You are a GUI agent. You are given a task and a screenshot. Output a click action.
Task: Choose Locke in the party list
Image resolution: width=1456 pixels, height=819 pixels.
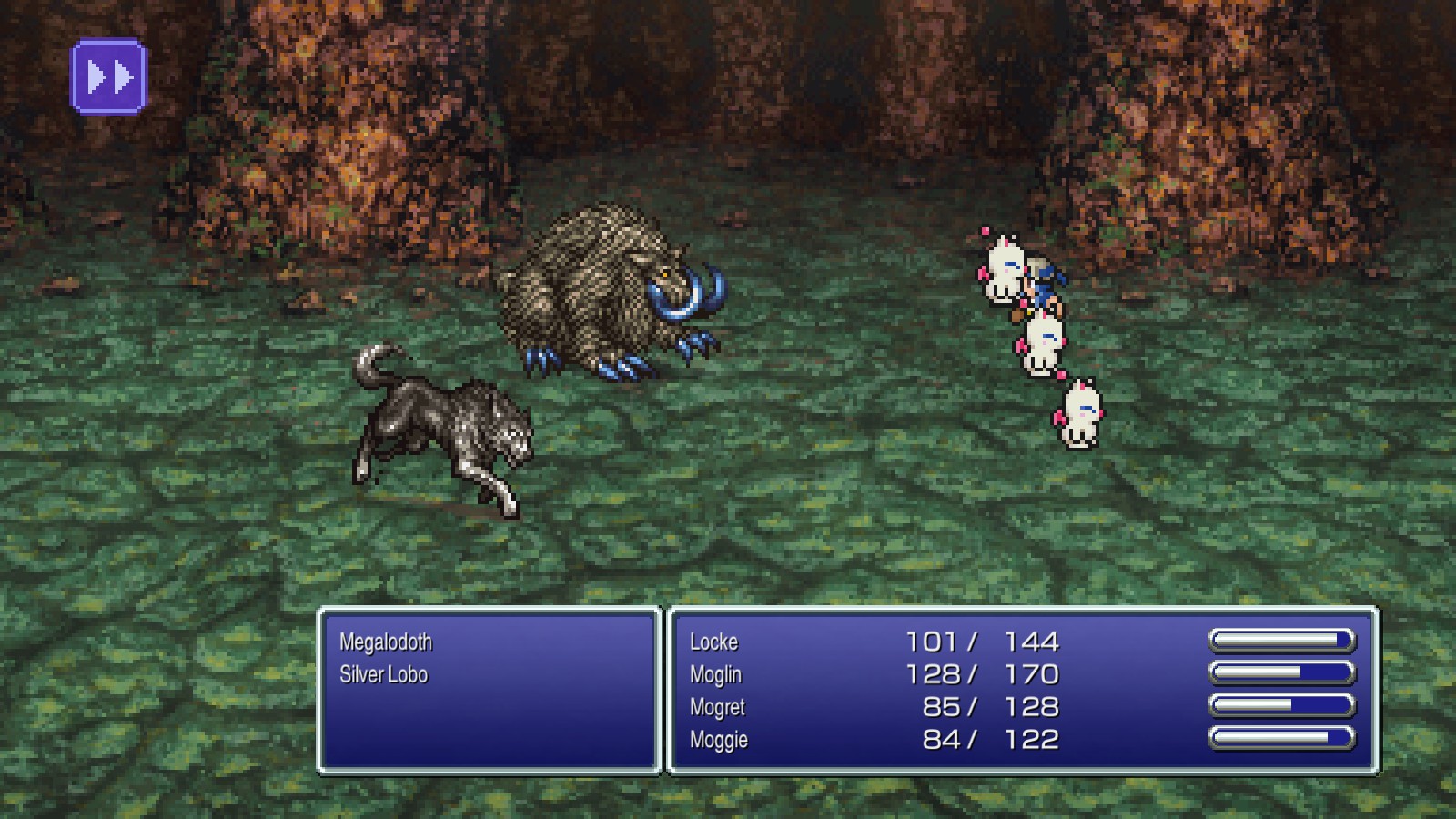pos(714,642)
